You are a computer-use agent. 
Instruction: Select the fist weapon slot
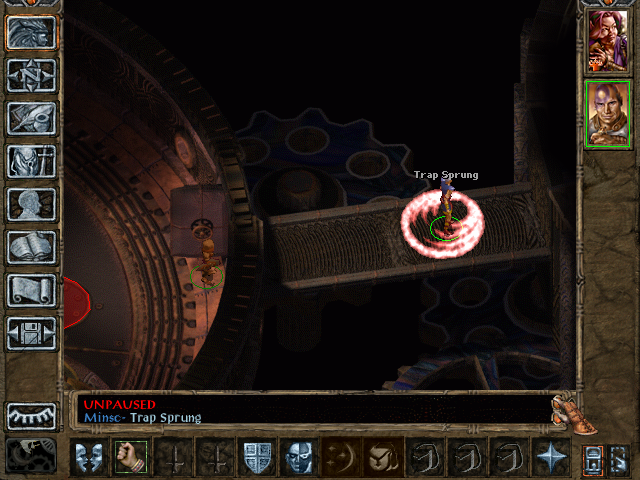coord(129,457)
